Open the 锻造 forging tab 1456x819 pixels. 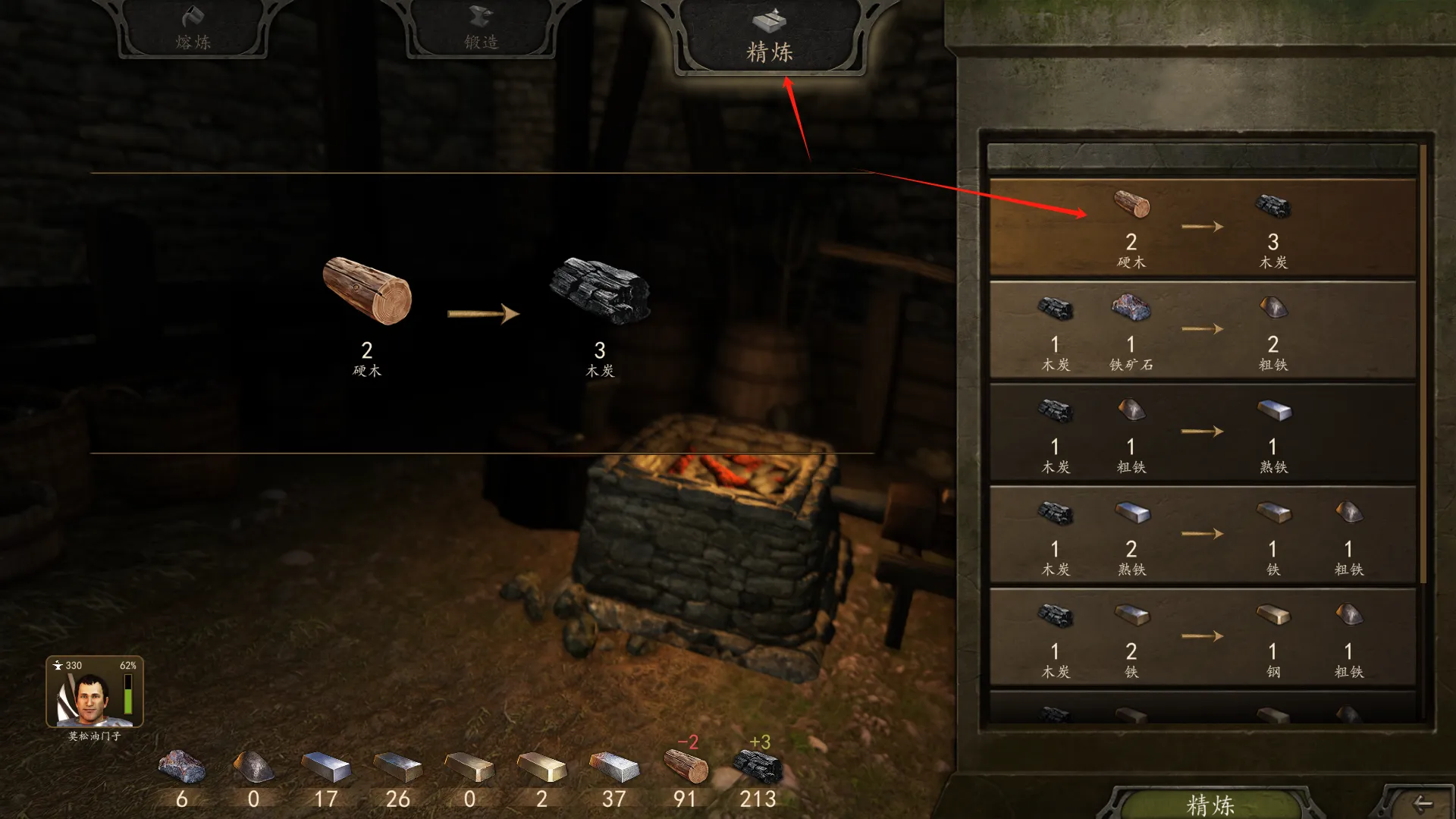(x=481, y=30)
